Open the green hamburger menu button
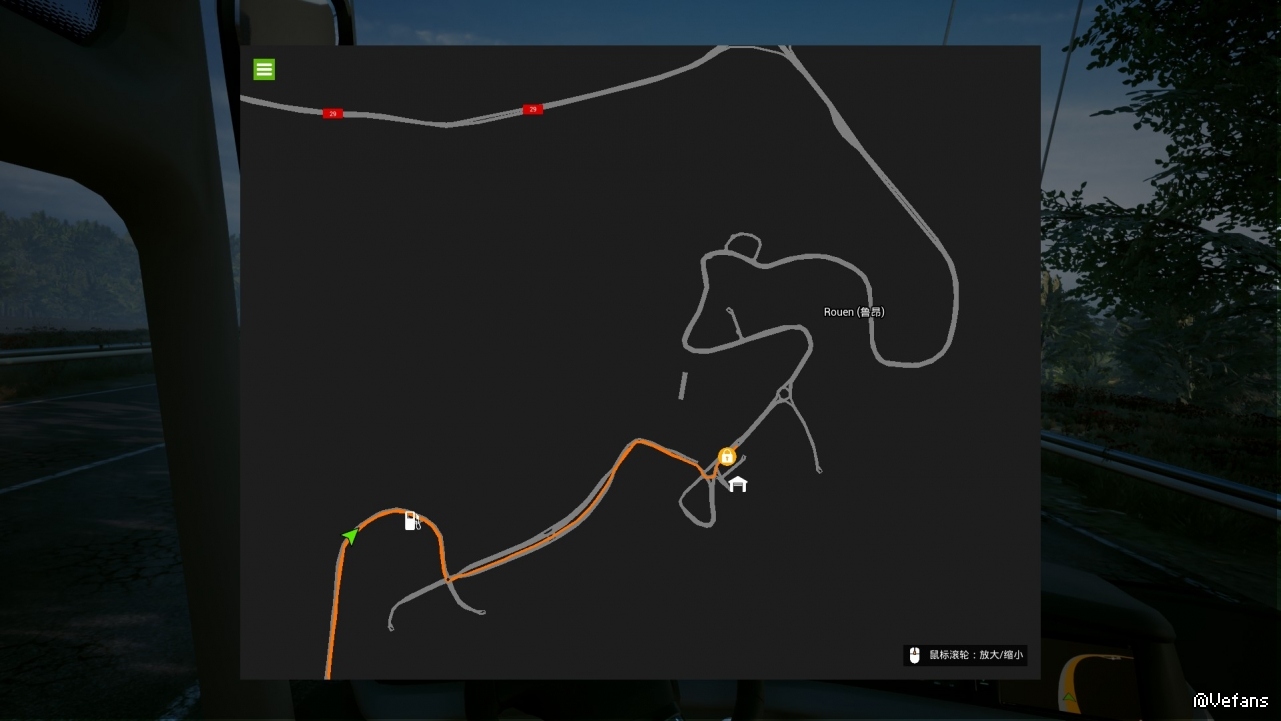1281x721 pixels. tap(264, 69)
